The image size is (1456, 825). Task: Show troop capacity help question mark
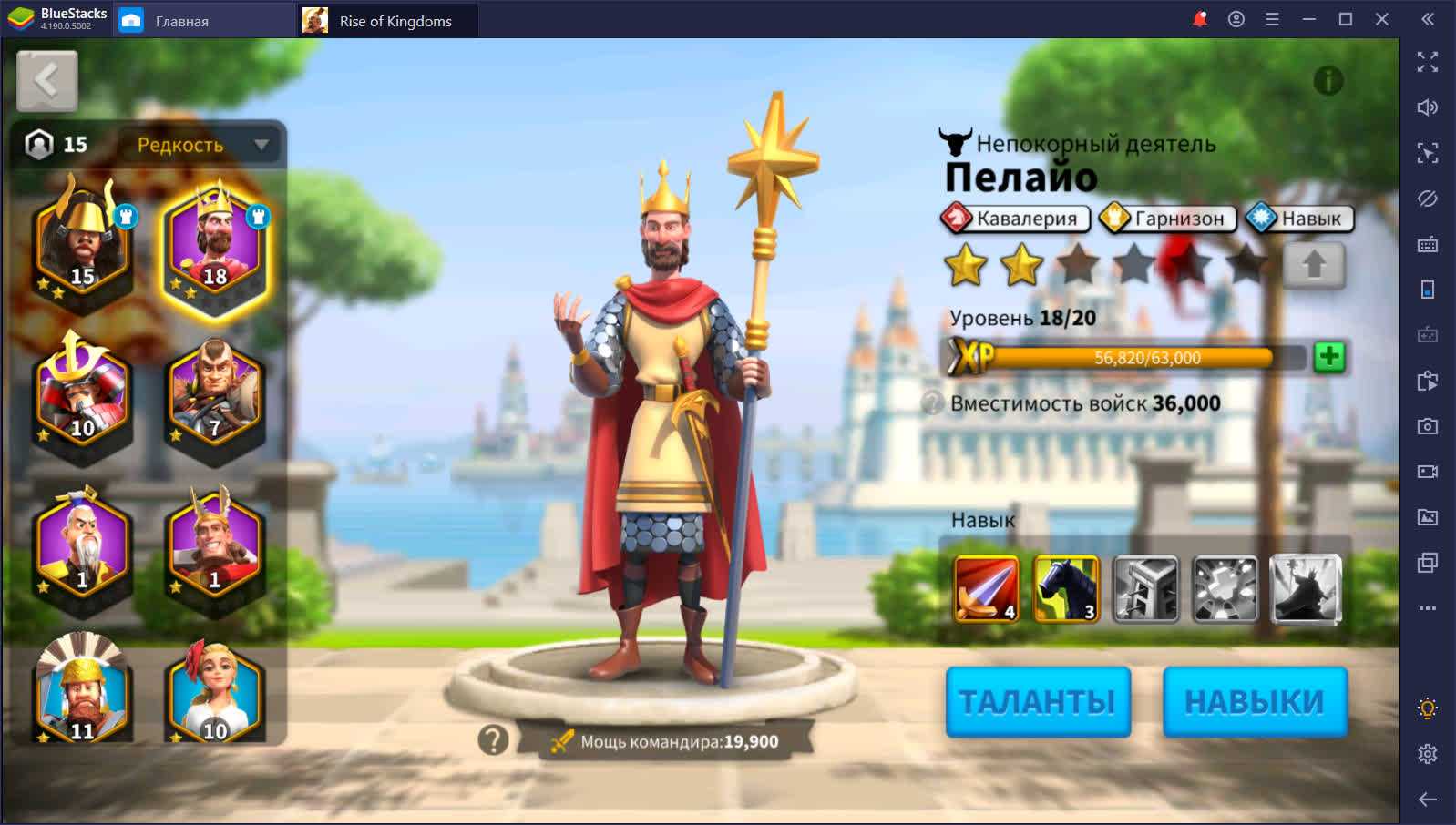click(932, 403)
